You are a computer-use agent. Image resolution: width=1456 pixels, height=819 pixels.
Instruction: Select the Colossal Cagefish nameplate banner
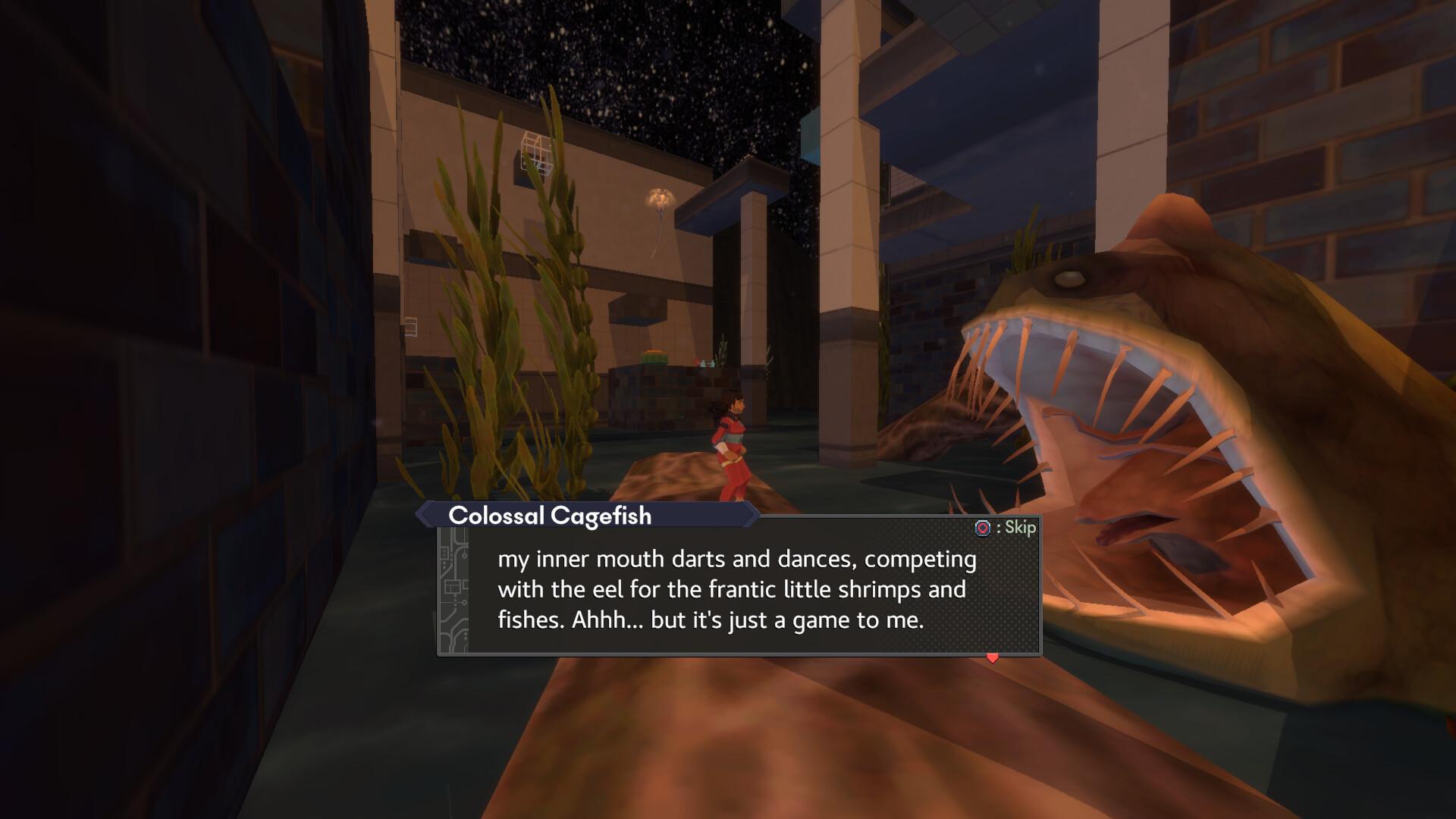coord(550,516)
